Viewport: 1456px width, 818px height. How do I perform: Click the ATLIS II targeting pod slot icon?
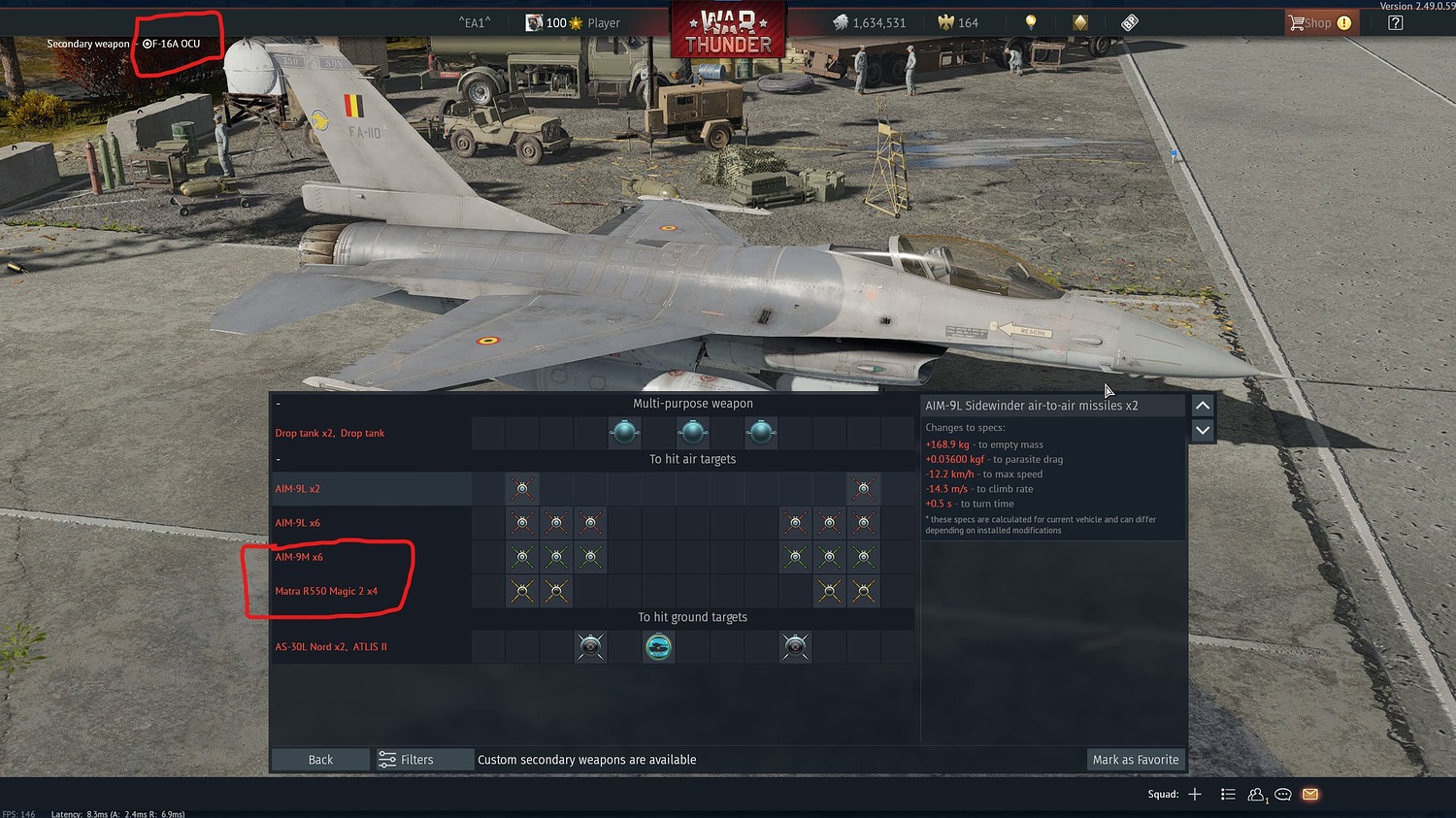tap(659, 646)
